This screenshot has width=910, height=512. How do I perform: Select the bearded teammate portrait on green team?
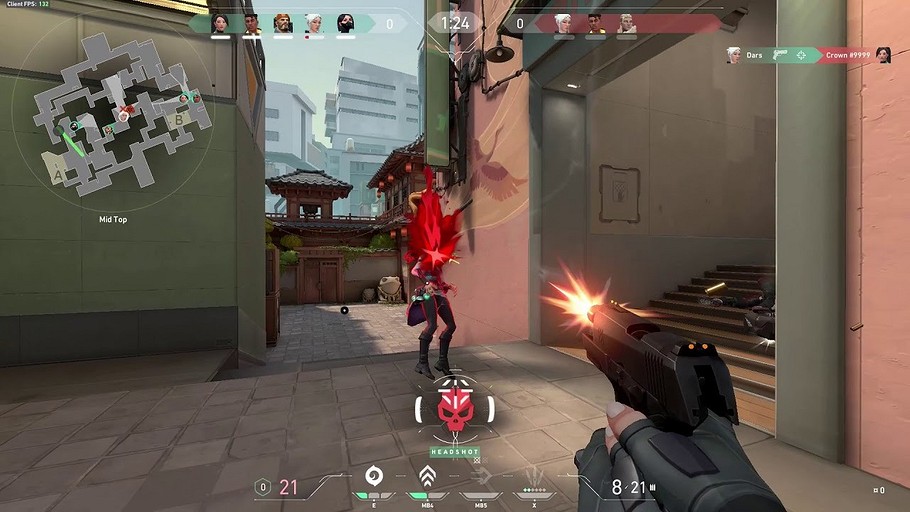pos(283,23)
